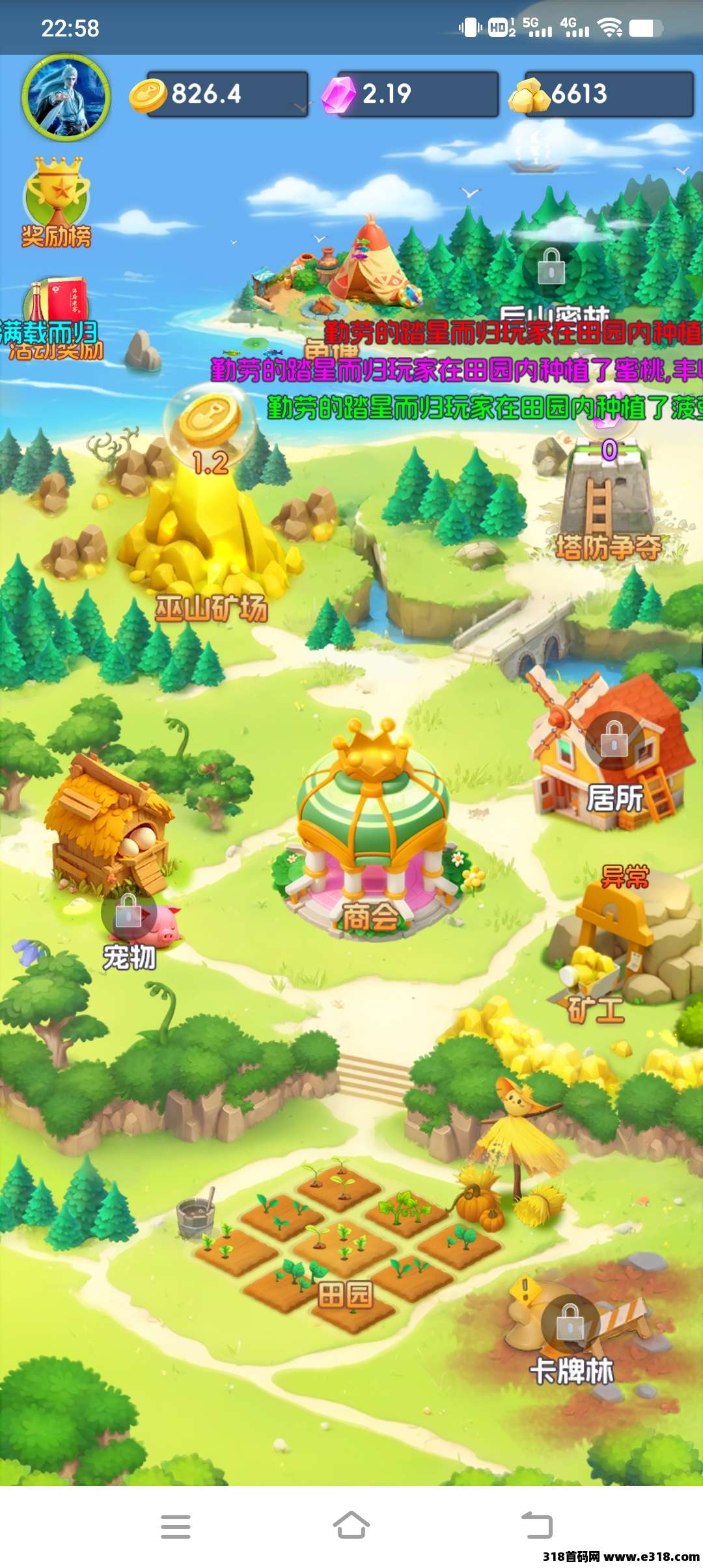Open the 奖励榜 trophy rankings

point(57,202)
